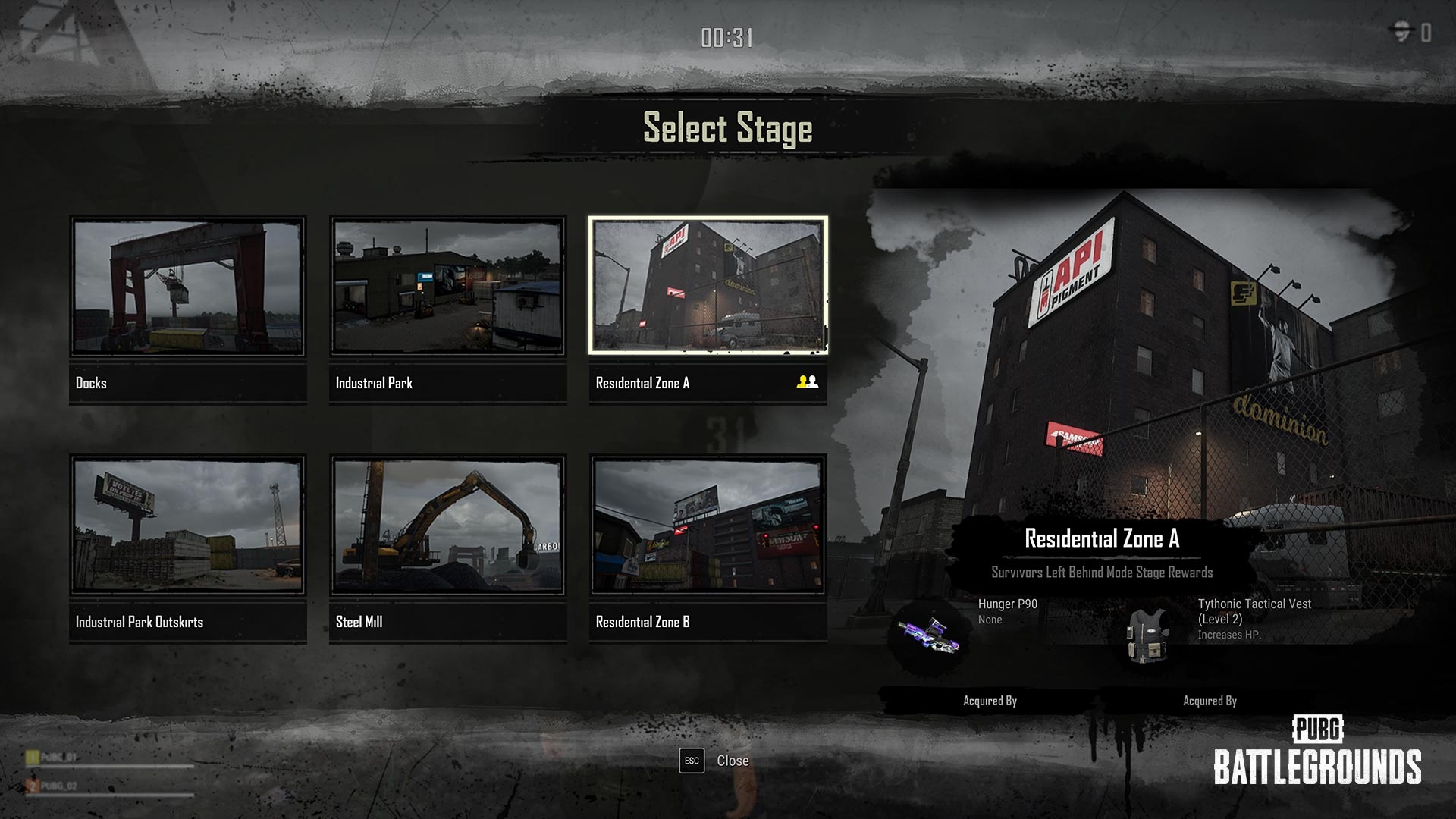Close the Select Stage screen
Viewport: 1456px width, 819px height.
(714, 761)
